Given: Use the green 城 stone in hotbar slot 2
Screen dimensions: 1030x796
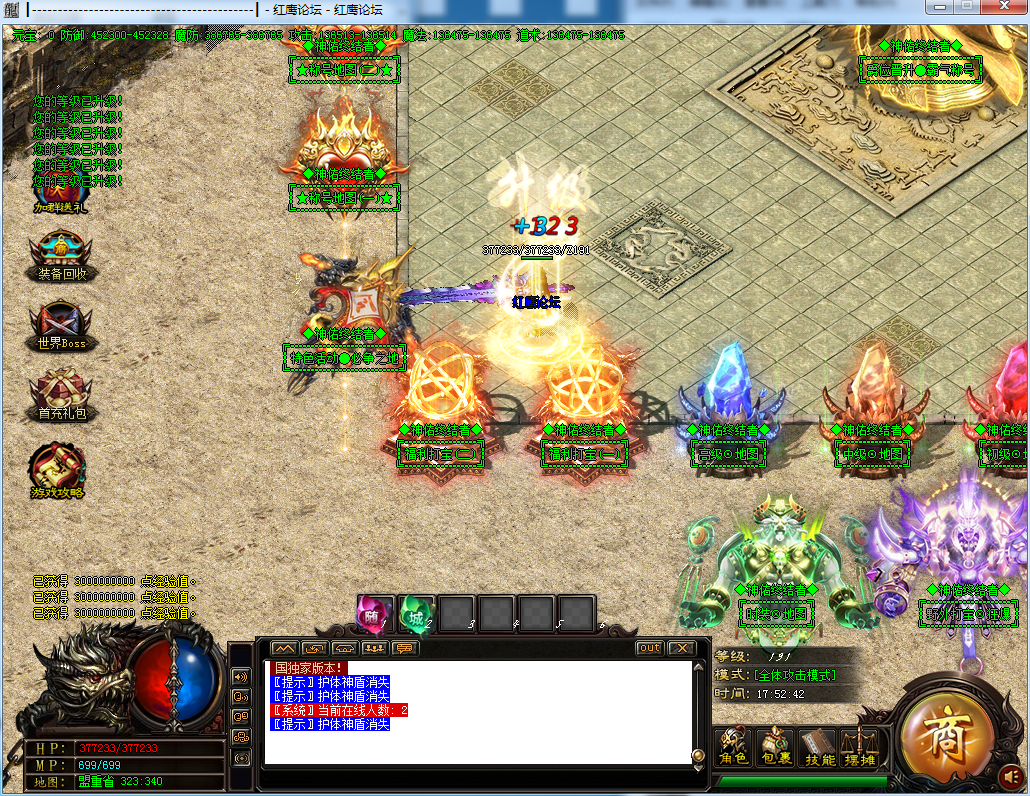Looking at the screenshot, I should pos(416,613).
